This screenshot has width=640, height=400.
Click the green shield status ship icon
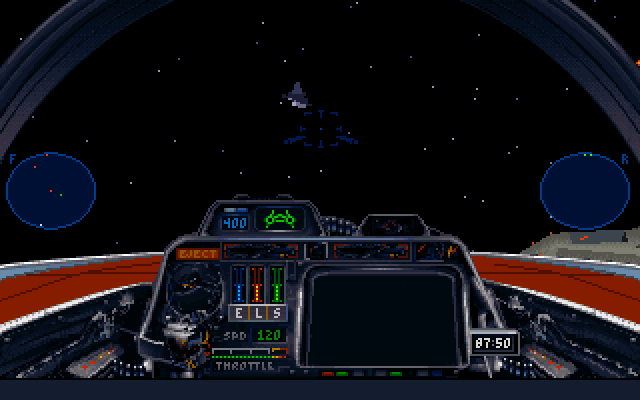278,219
